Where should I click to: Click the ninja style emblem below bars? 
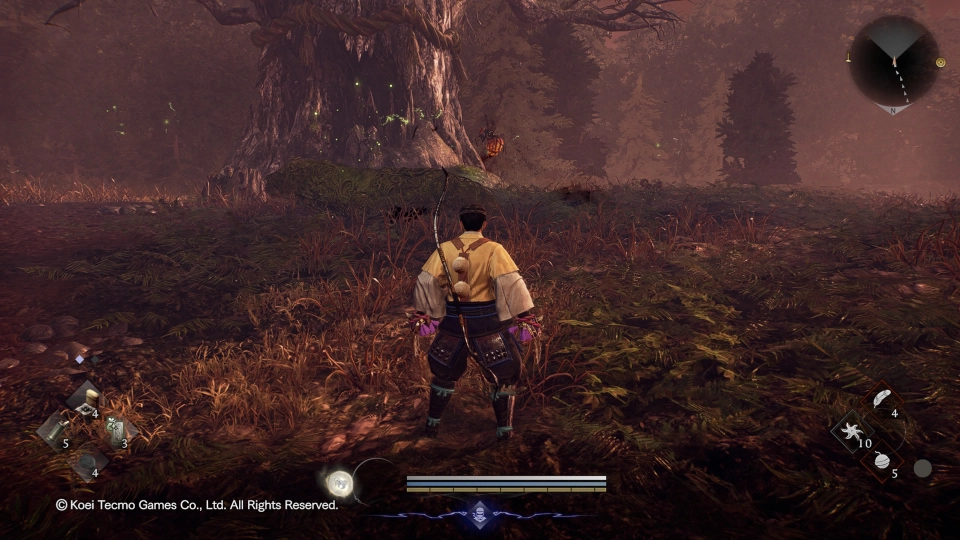479,510
